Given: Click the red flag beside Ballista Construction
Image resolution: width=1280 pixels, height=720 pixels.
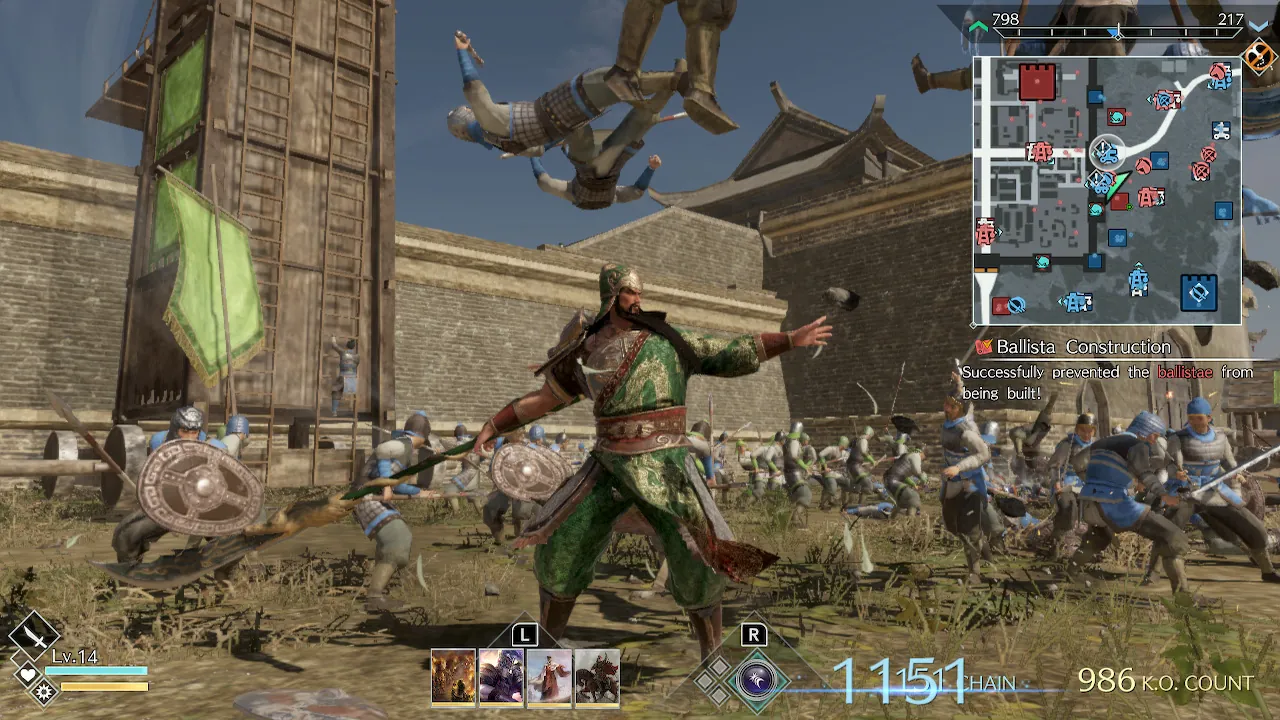Looking at the screenshot, I should pyautogui.click(x=985, y=346).
